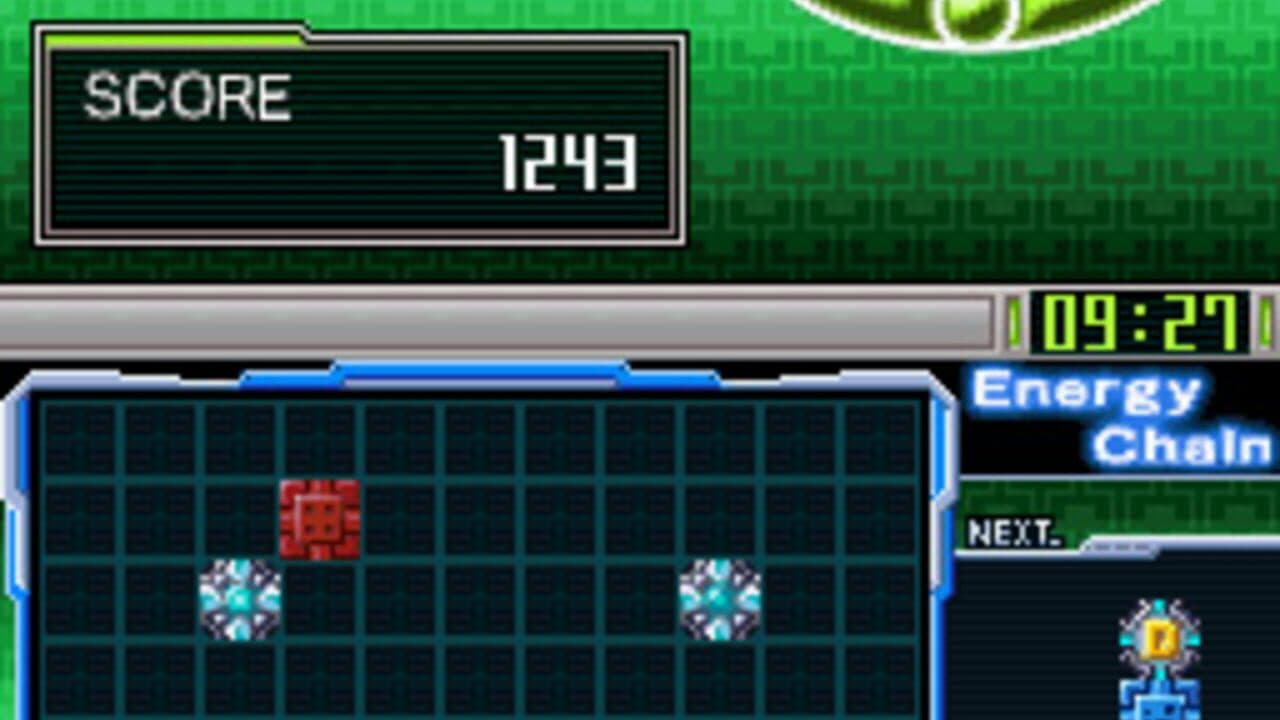Click the SCORE text label
The image size is (1280, 720).
185,95
